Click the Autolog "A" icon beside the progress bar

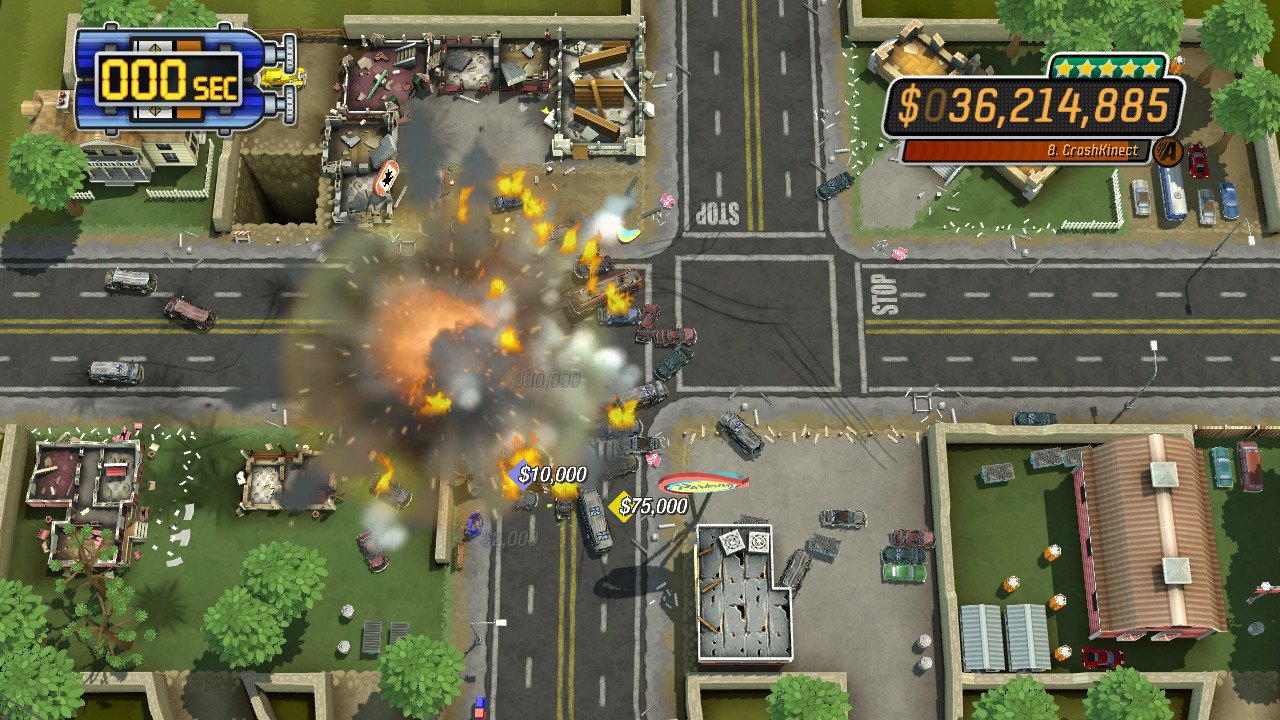coord(1166,149)
